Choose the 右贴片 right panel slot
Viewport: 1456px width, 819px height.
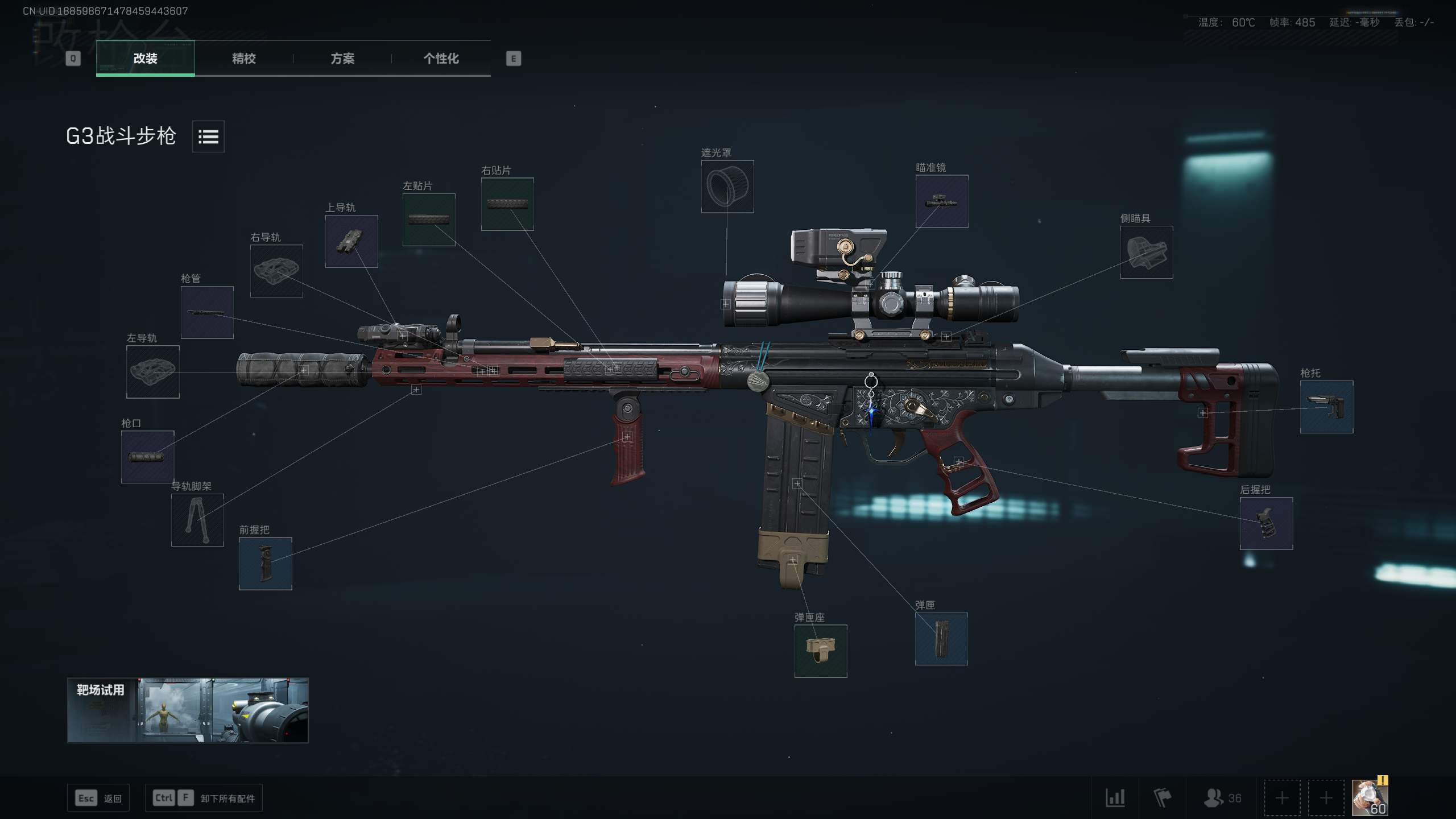pyautogui.click(x=507, y=204)
